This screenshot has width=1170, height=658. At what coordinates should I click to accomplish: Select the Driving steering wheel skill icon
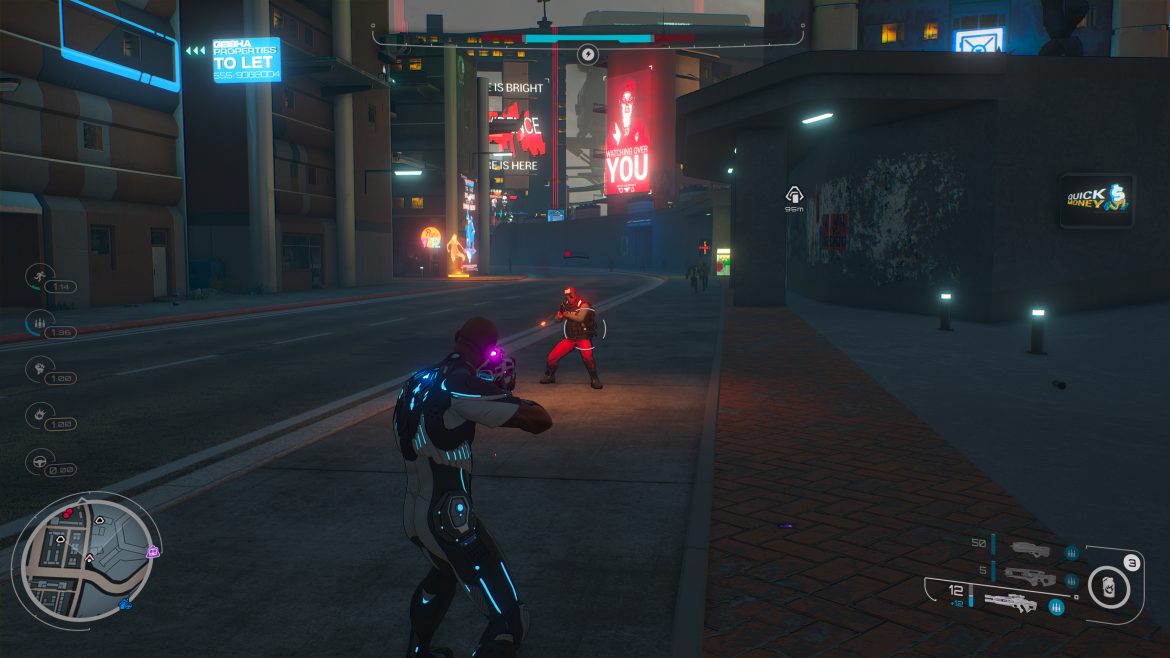(x=41, y=460)
